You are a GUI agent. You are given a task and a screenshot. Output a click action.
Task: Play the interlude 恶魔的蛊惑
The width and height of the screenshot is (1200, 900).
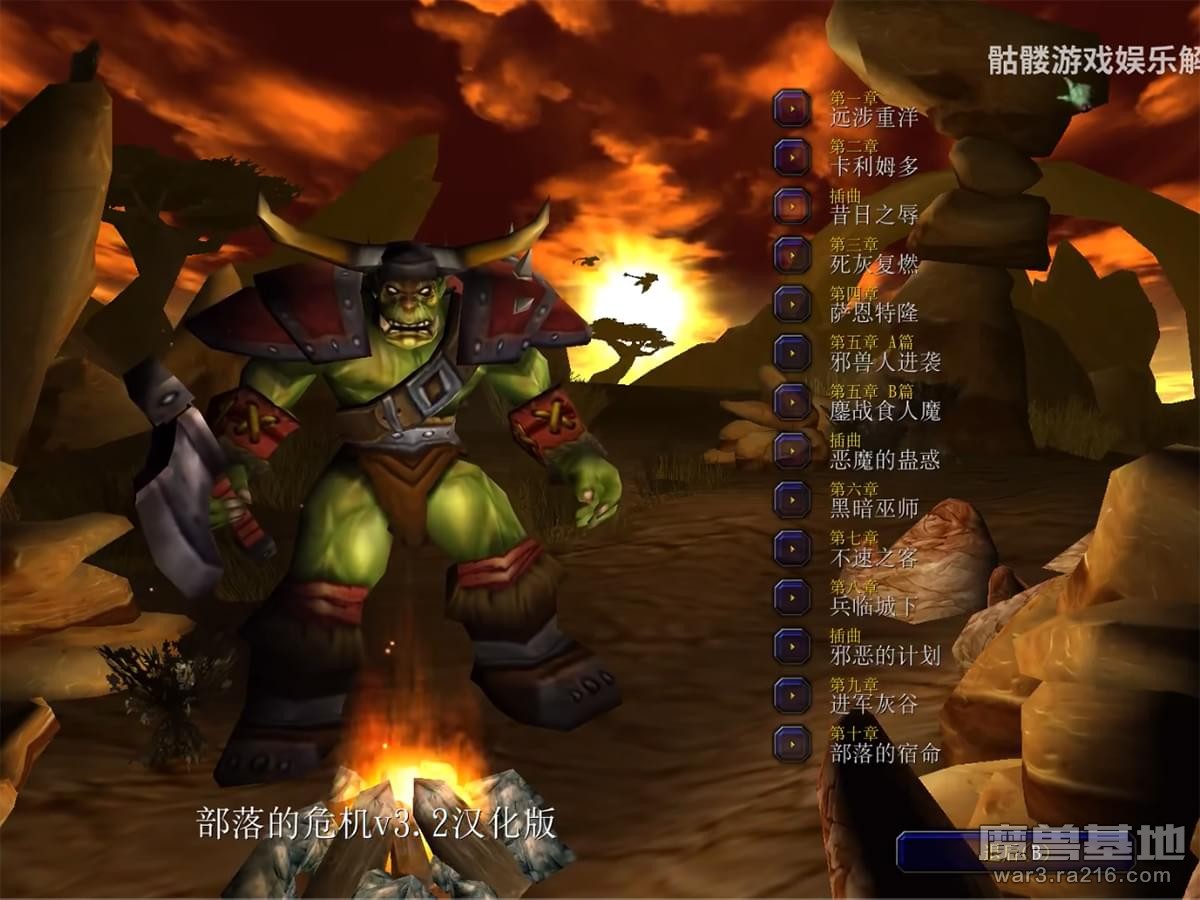792,451
